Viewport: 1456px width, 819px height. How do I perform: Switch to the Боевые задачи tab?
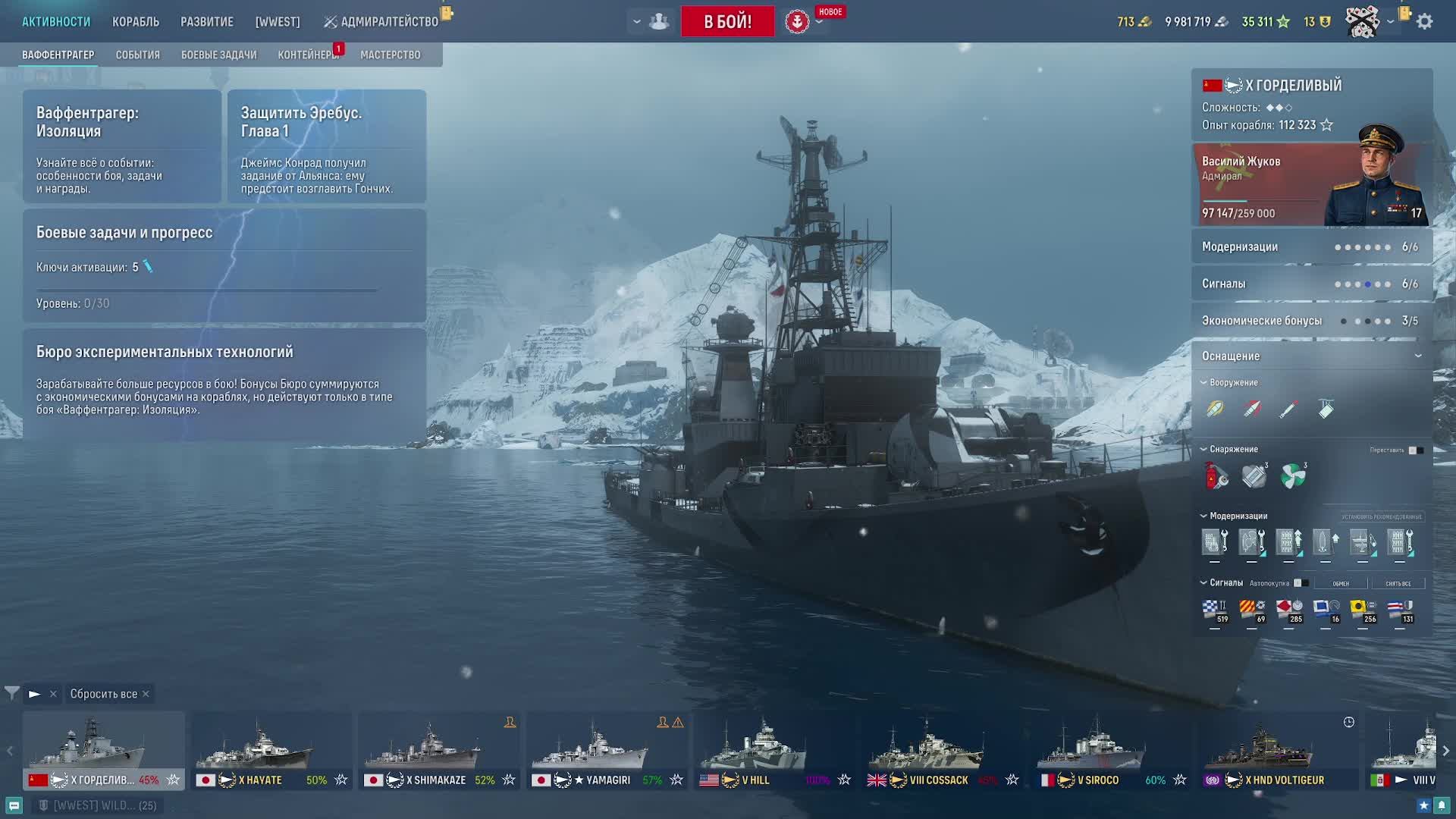218,55
